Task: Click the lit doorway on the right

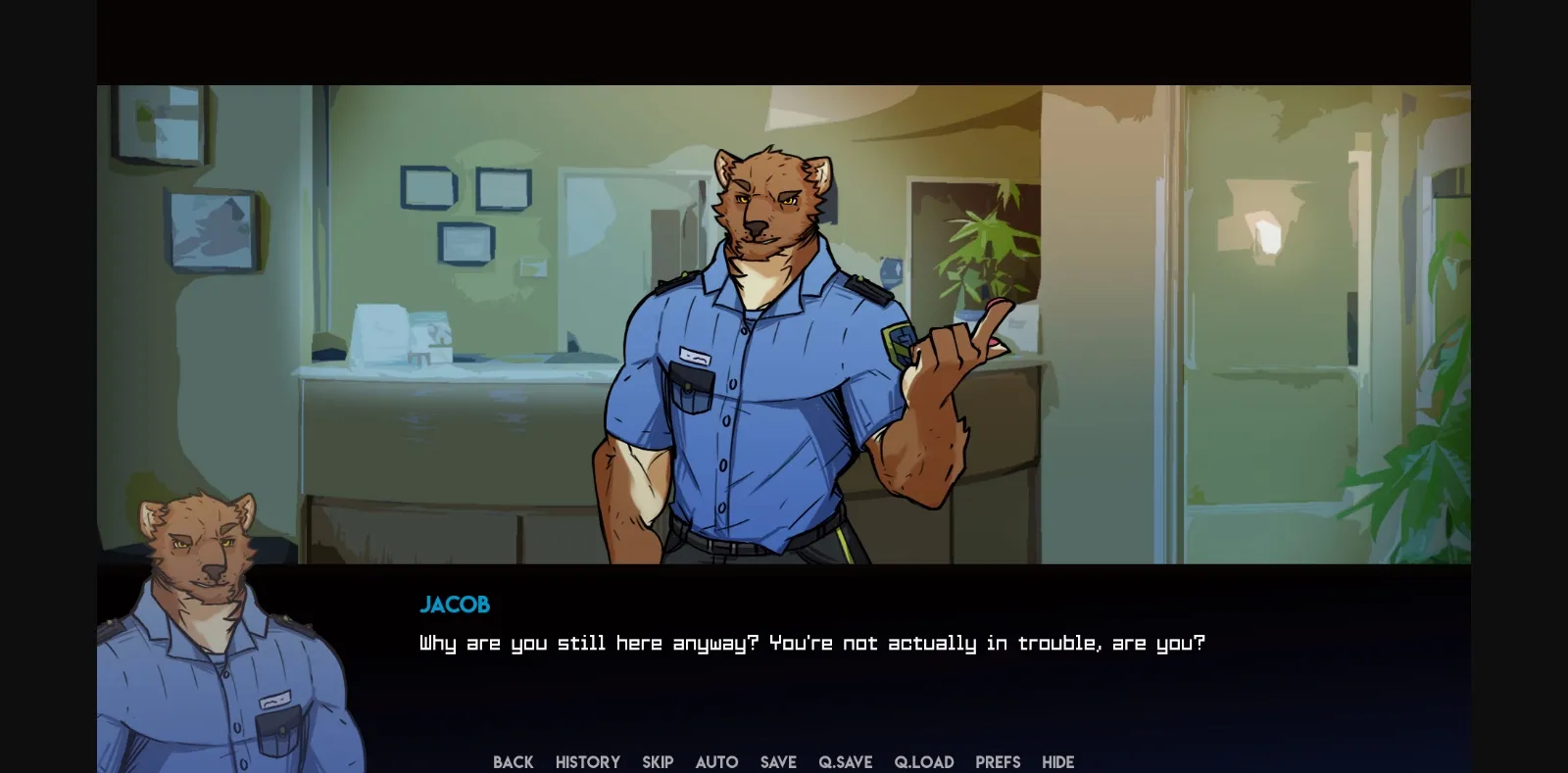Action: coord(1264,294)
